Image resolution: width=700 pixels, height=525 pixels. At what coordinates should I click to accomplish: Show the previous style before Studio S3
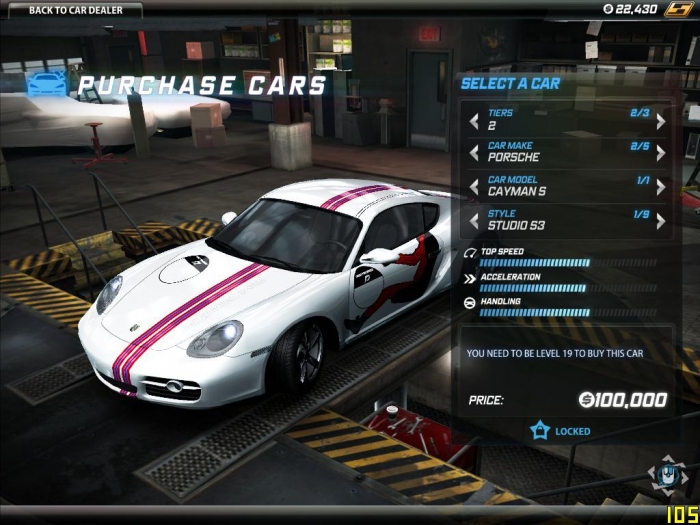click(474, 220)
